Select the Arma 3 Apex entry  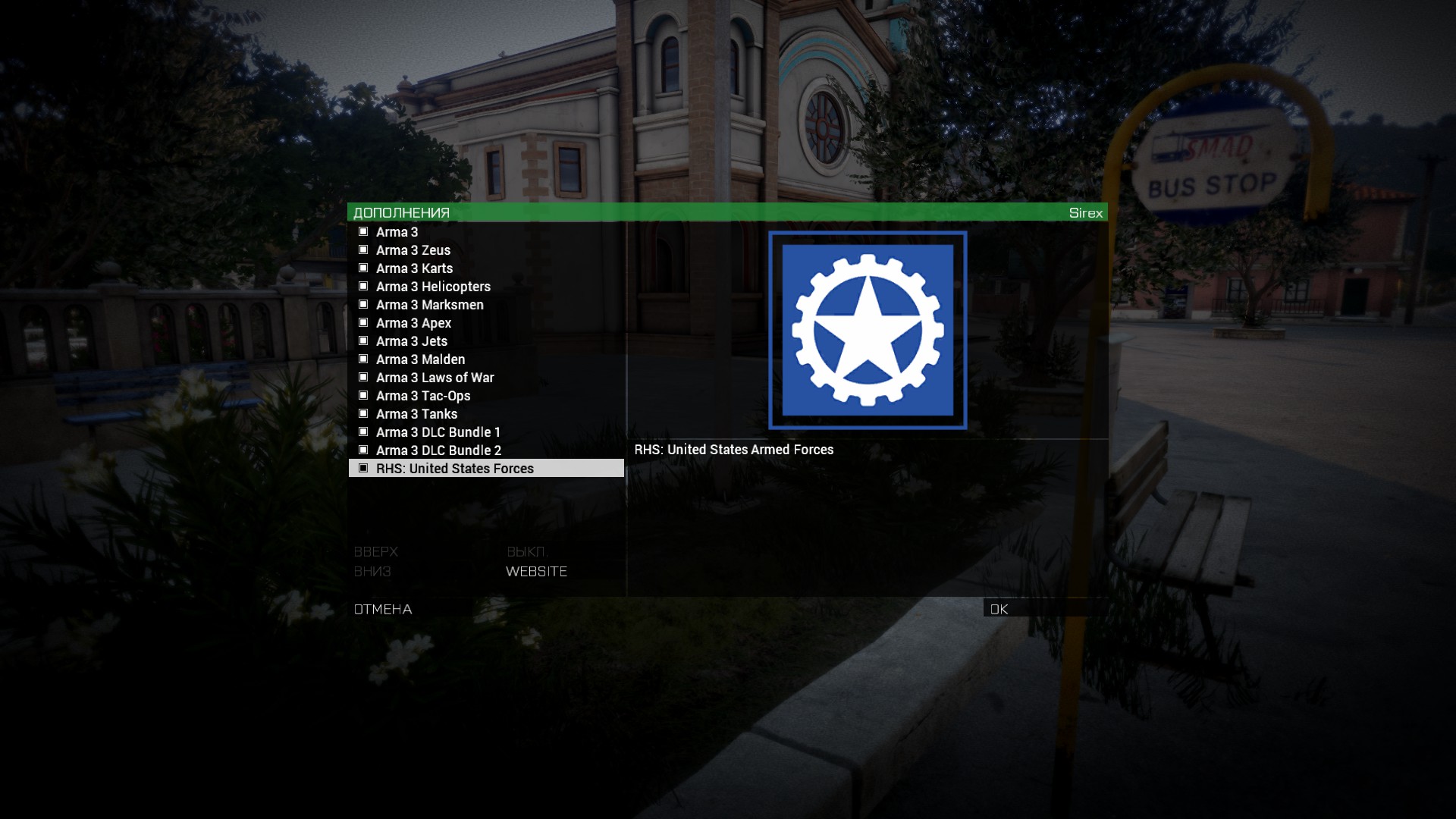click(413, 323)
